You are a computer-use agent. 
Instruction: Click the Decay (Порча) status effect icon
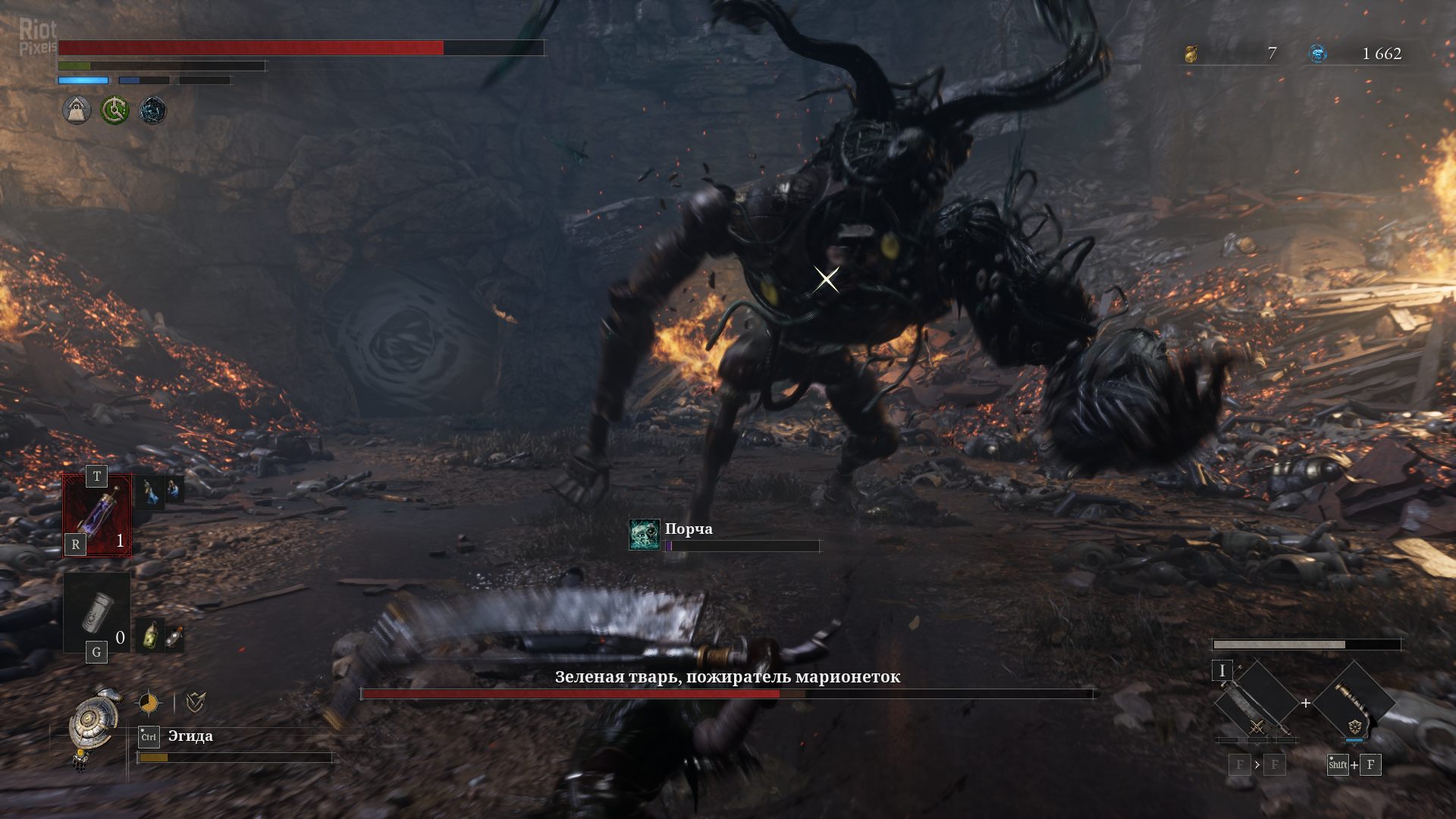tap(644, 535)
